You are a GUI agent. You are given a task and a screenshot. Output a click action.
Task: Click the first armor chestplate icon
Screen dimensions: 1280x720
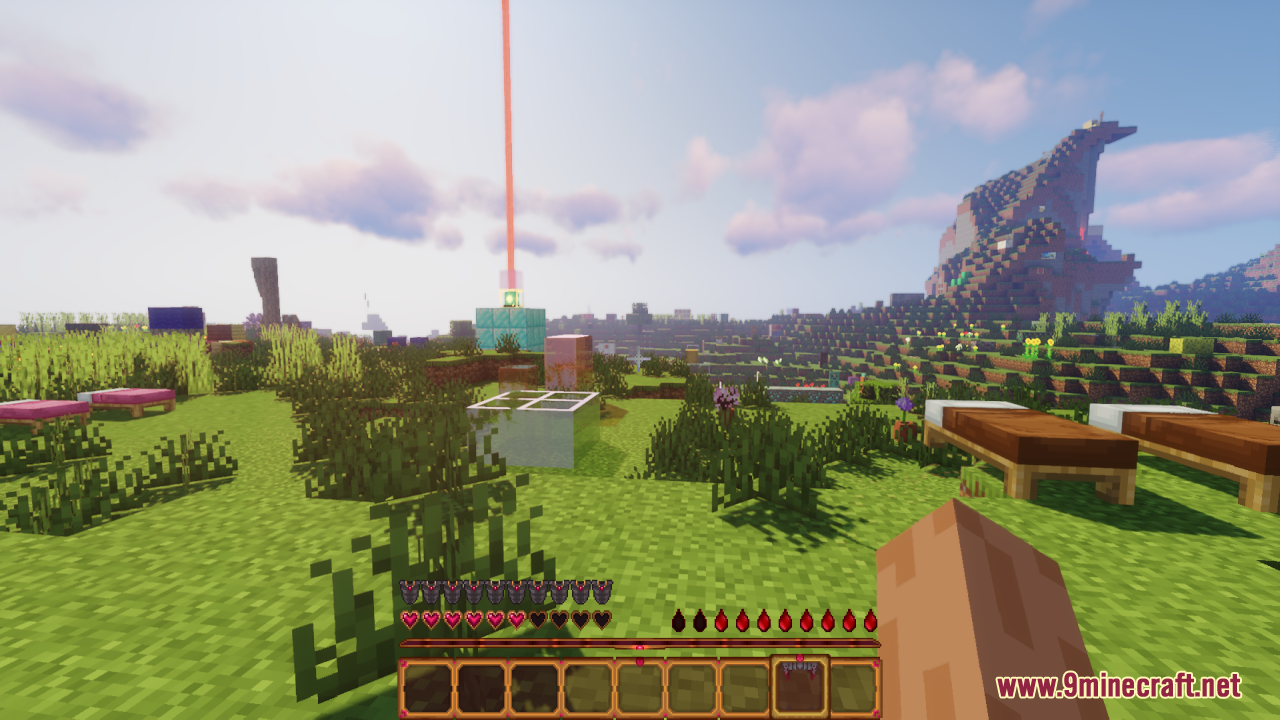point(408,592)
